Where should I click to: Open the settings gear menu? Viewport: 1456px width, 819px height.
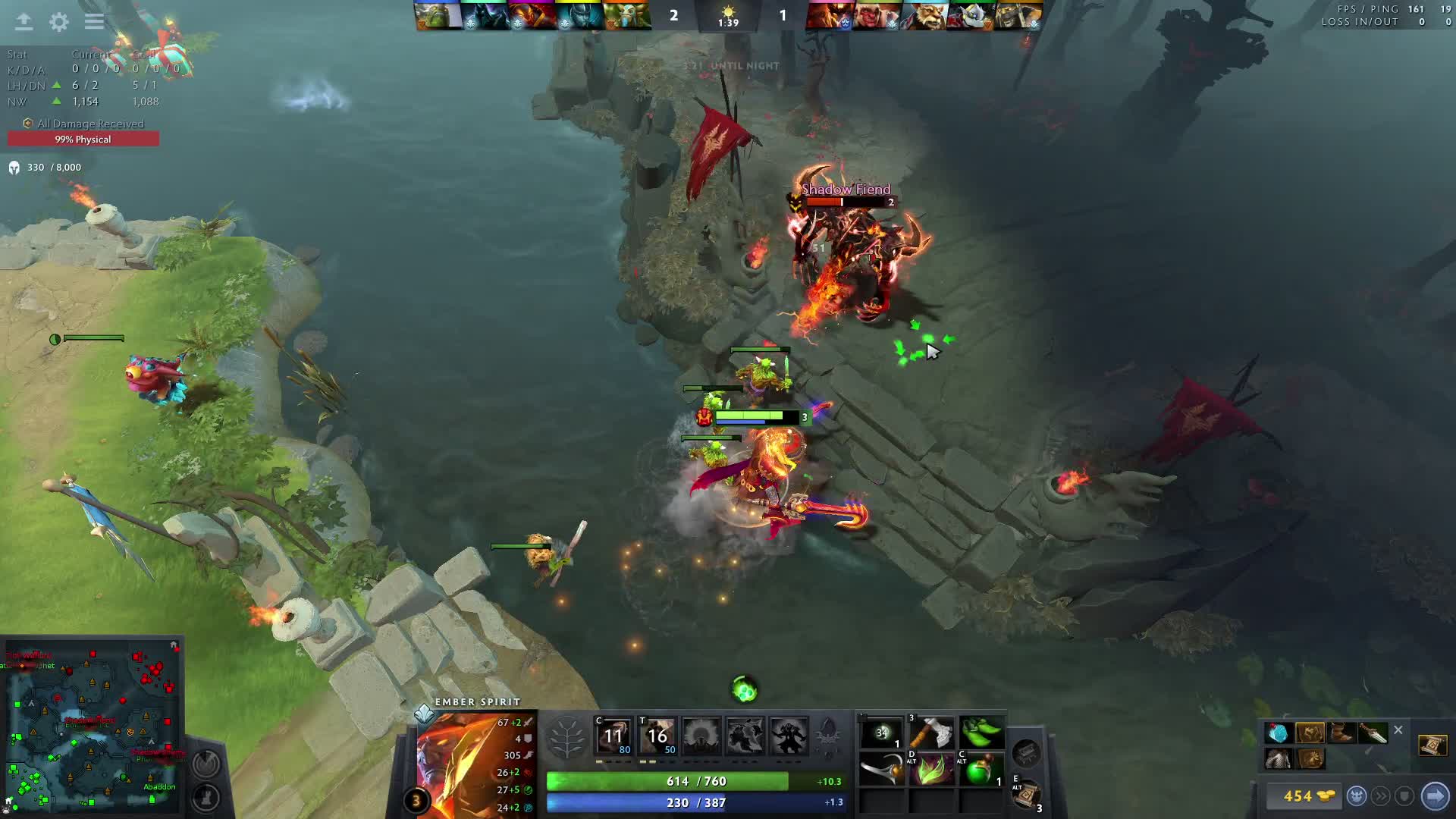click(58, 22)
